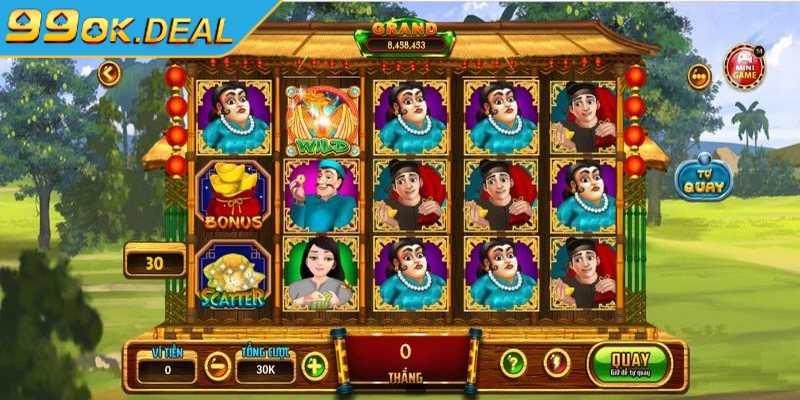The height and width of the screenshot is (400, 800).
Task: Open the Mini Game
Action: click(x=746, y=66)
